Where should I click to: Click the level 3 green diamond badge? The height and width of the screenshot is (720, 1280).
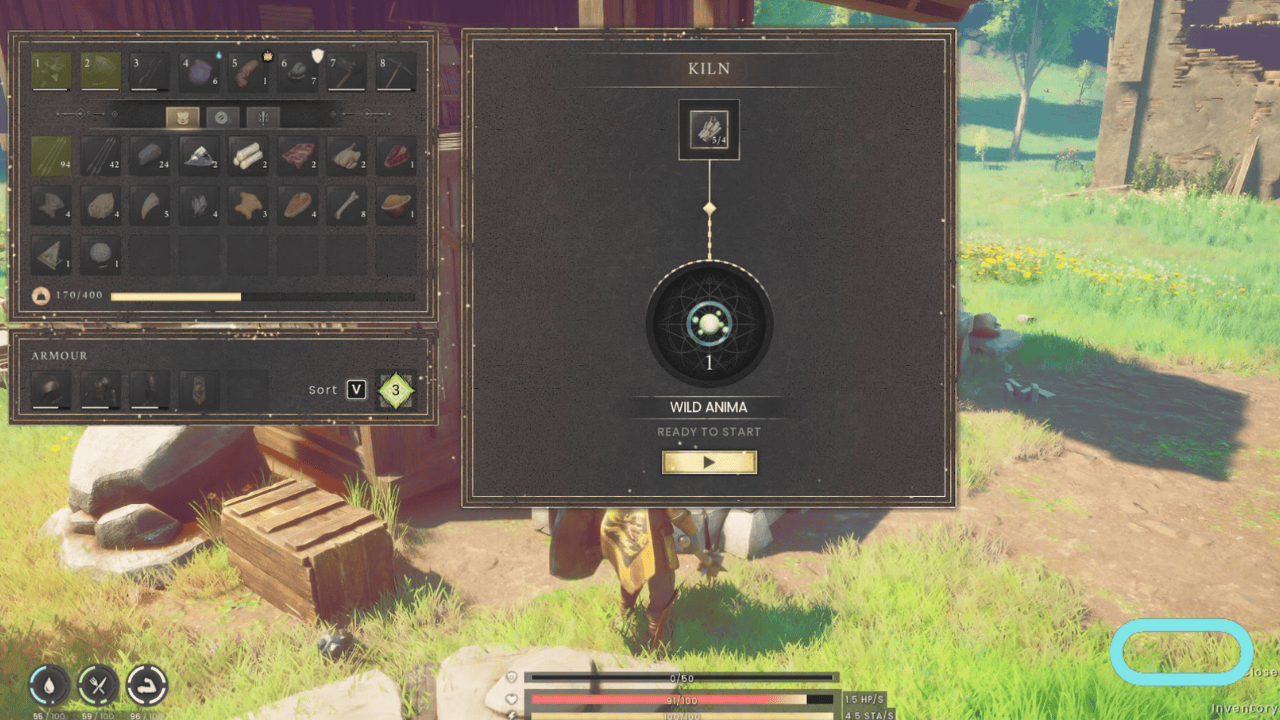click(396, 390)
